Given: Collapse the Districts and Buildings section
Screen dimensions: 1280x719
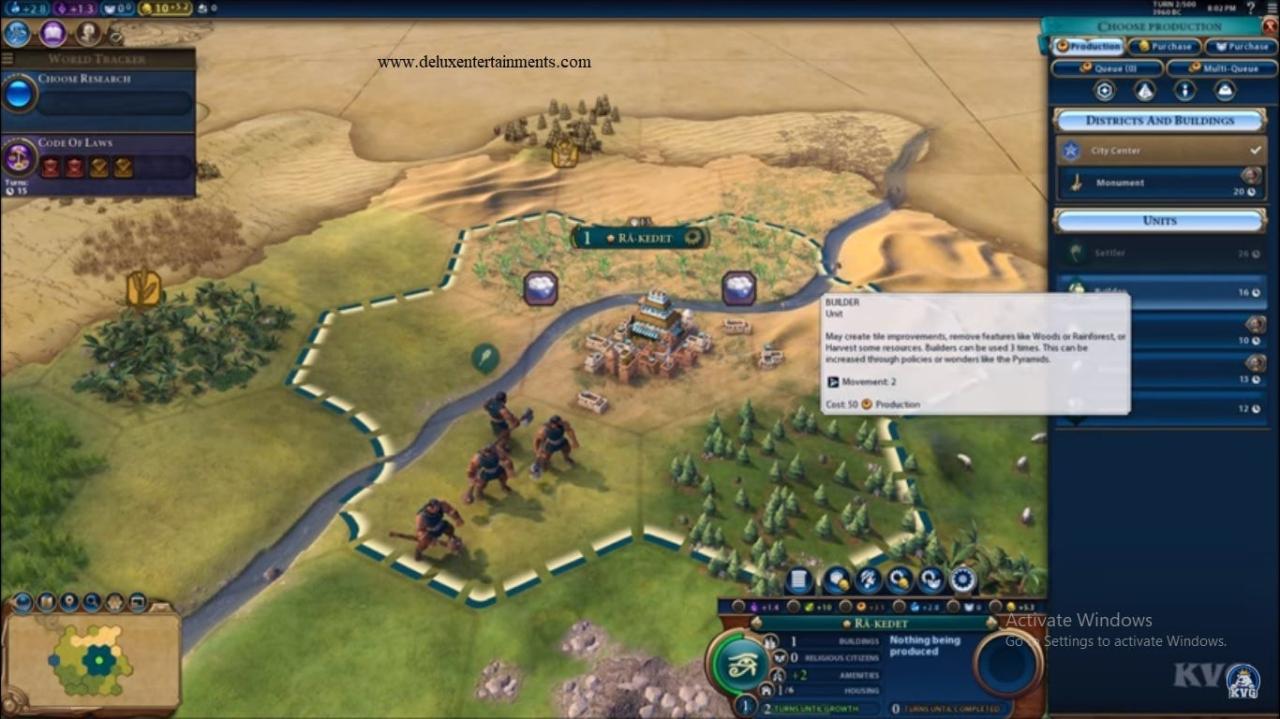Looking at the screenshot, I should [x=1160, y=121].
